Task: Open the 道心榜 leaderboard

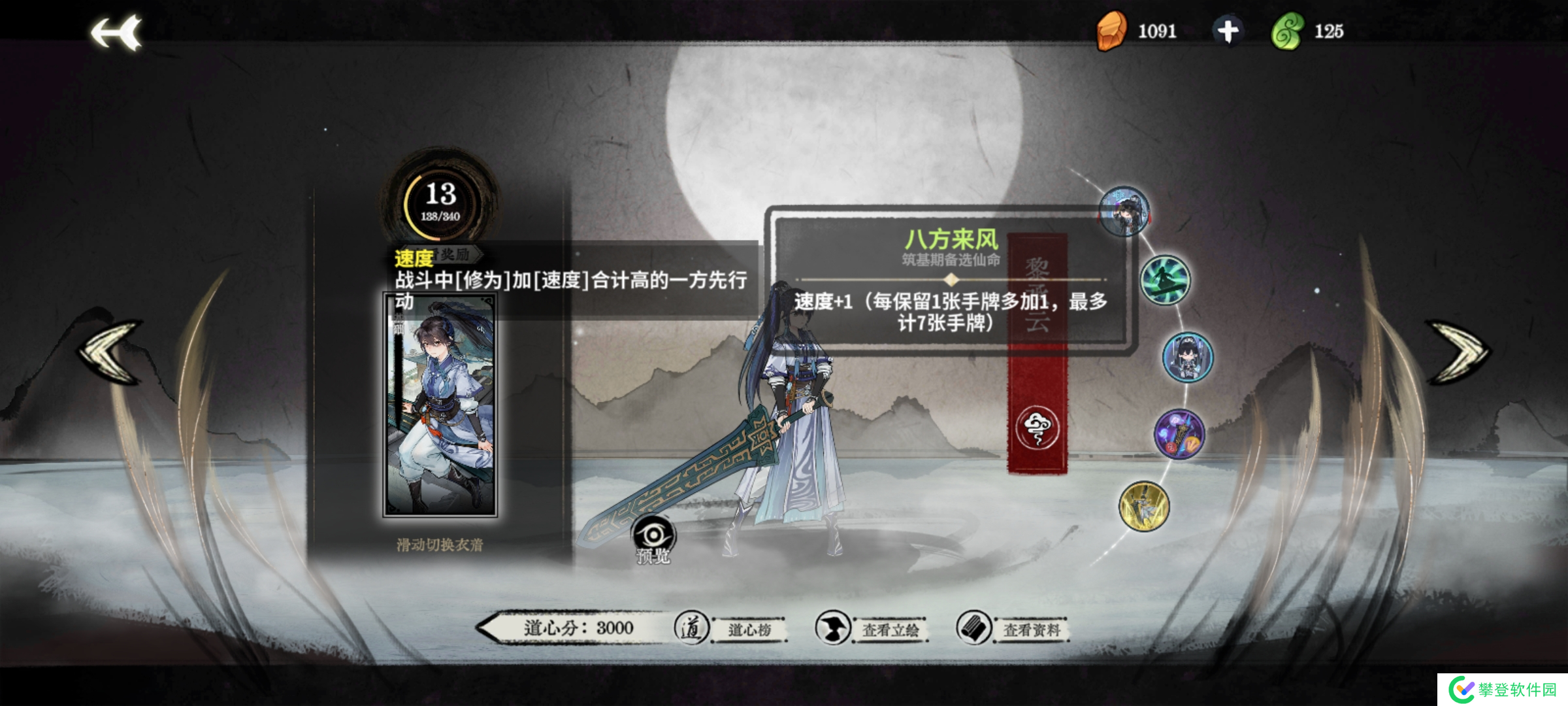Action: coord(750,628)
